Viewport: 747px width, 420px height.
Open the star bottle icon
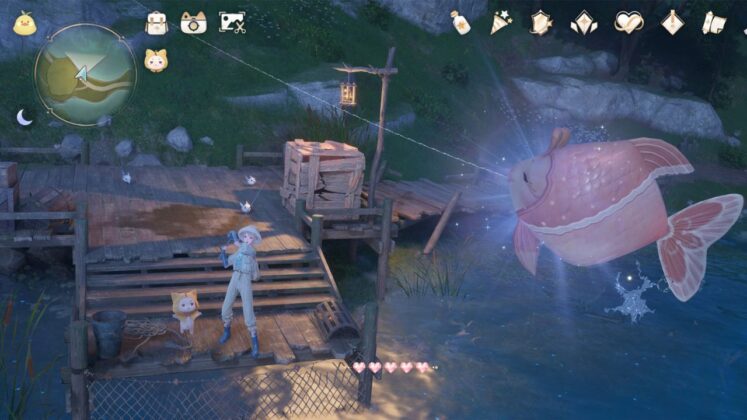coord(460,22)
